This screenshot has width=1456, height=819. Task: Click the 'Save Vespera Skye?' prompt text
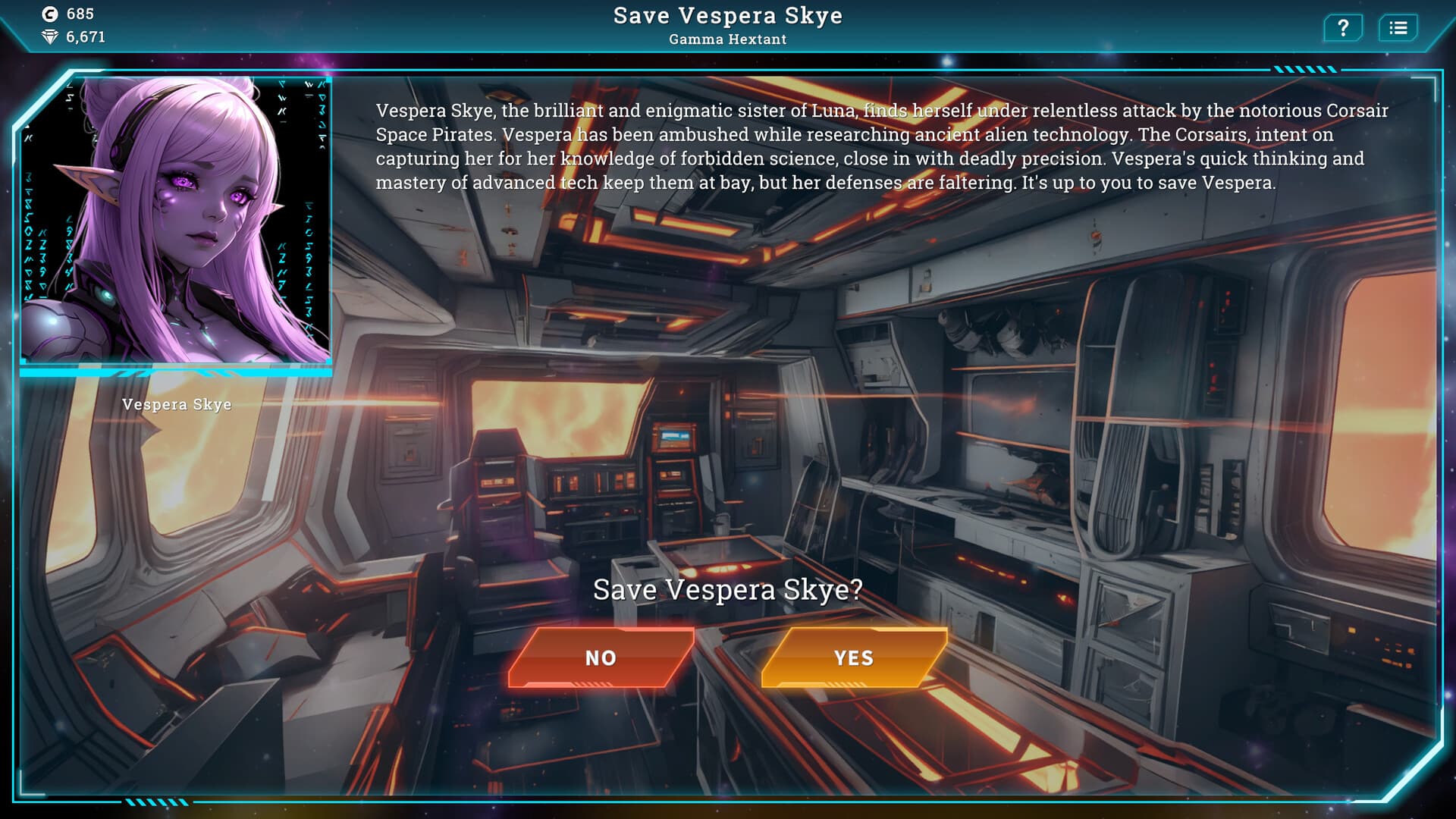[x=726, y=589]
